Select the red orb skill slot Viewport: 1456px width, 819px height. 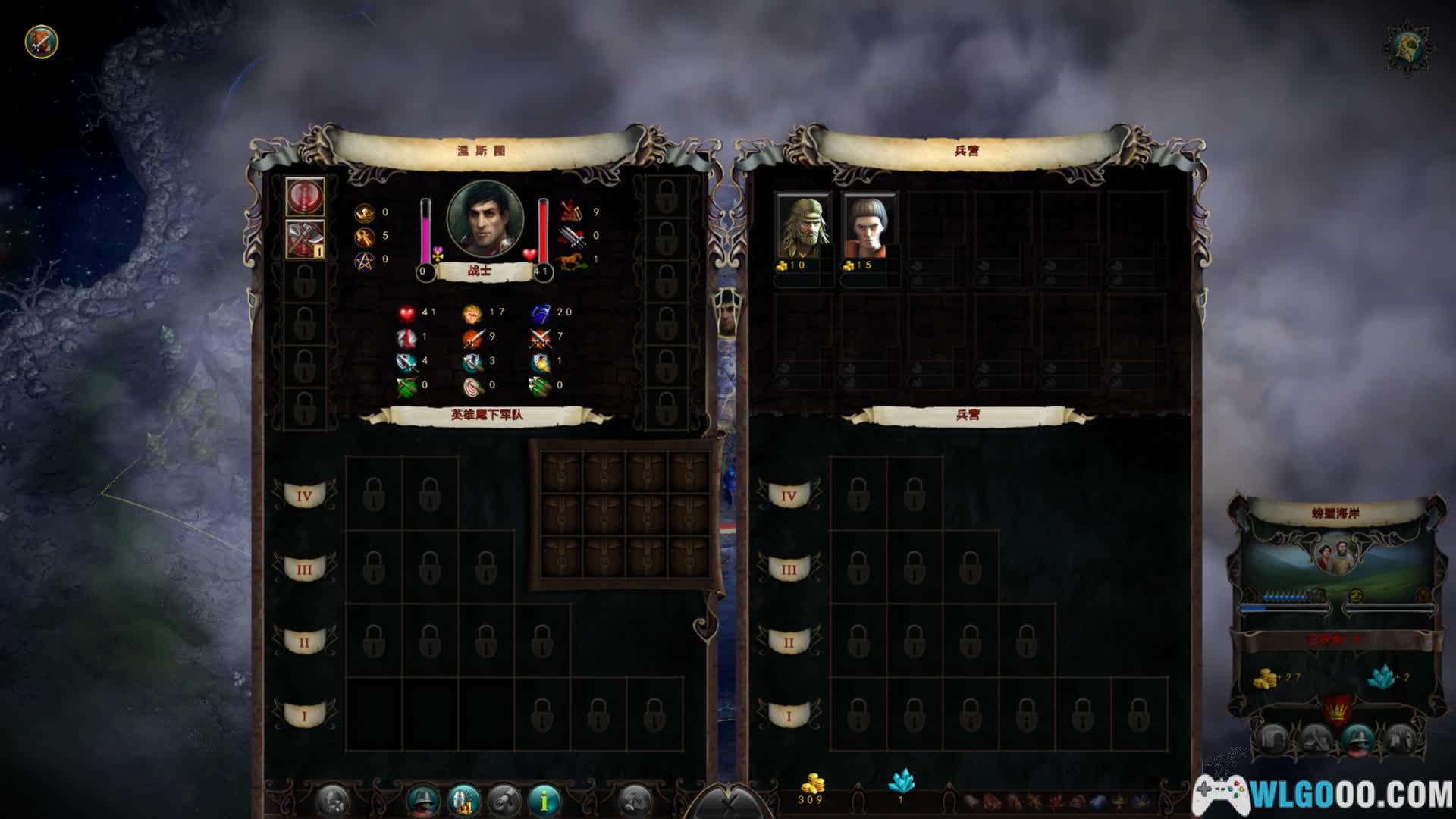pyautogui.click(x=305, y=196)
